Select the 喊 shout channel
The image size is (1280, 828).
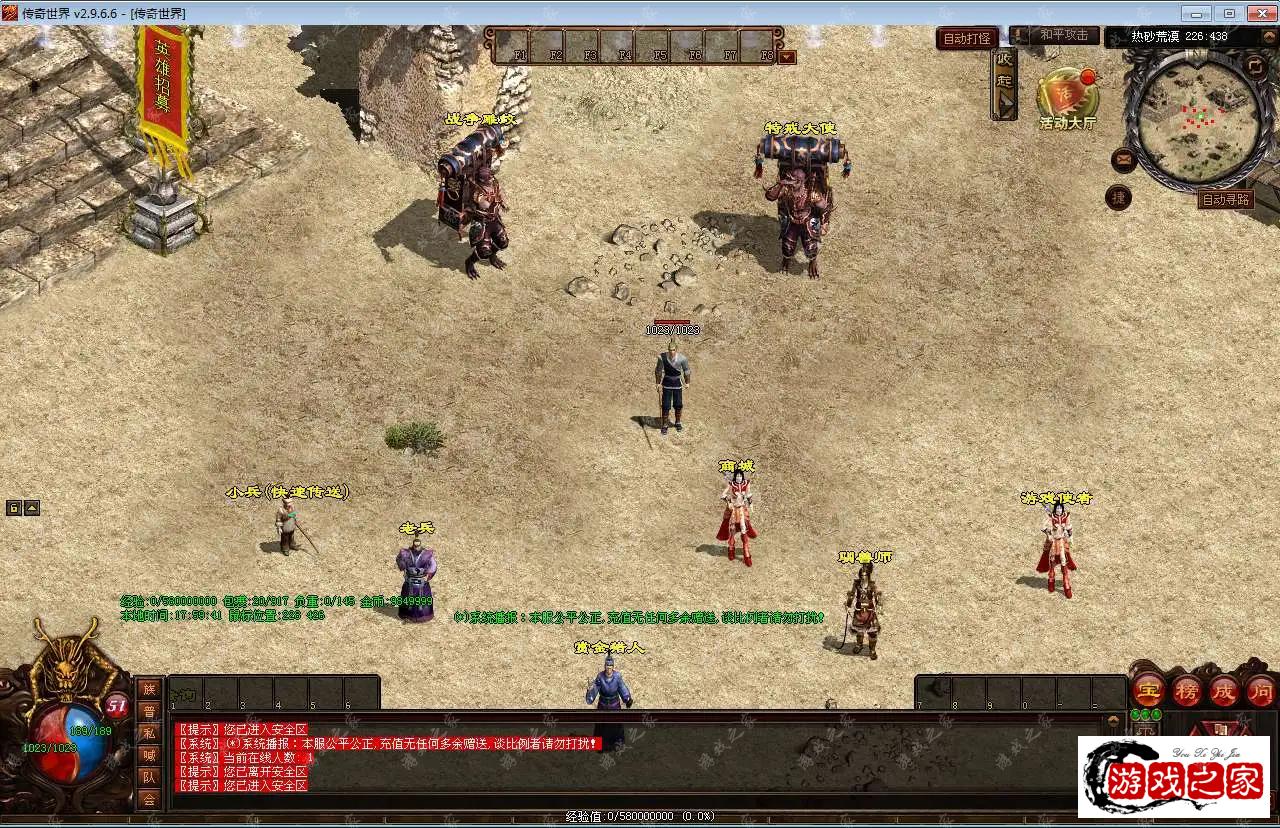tap(149, 755)
